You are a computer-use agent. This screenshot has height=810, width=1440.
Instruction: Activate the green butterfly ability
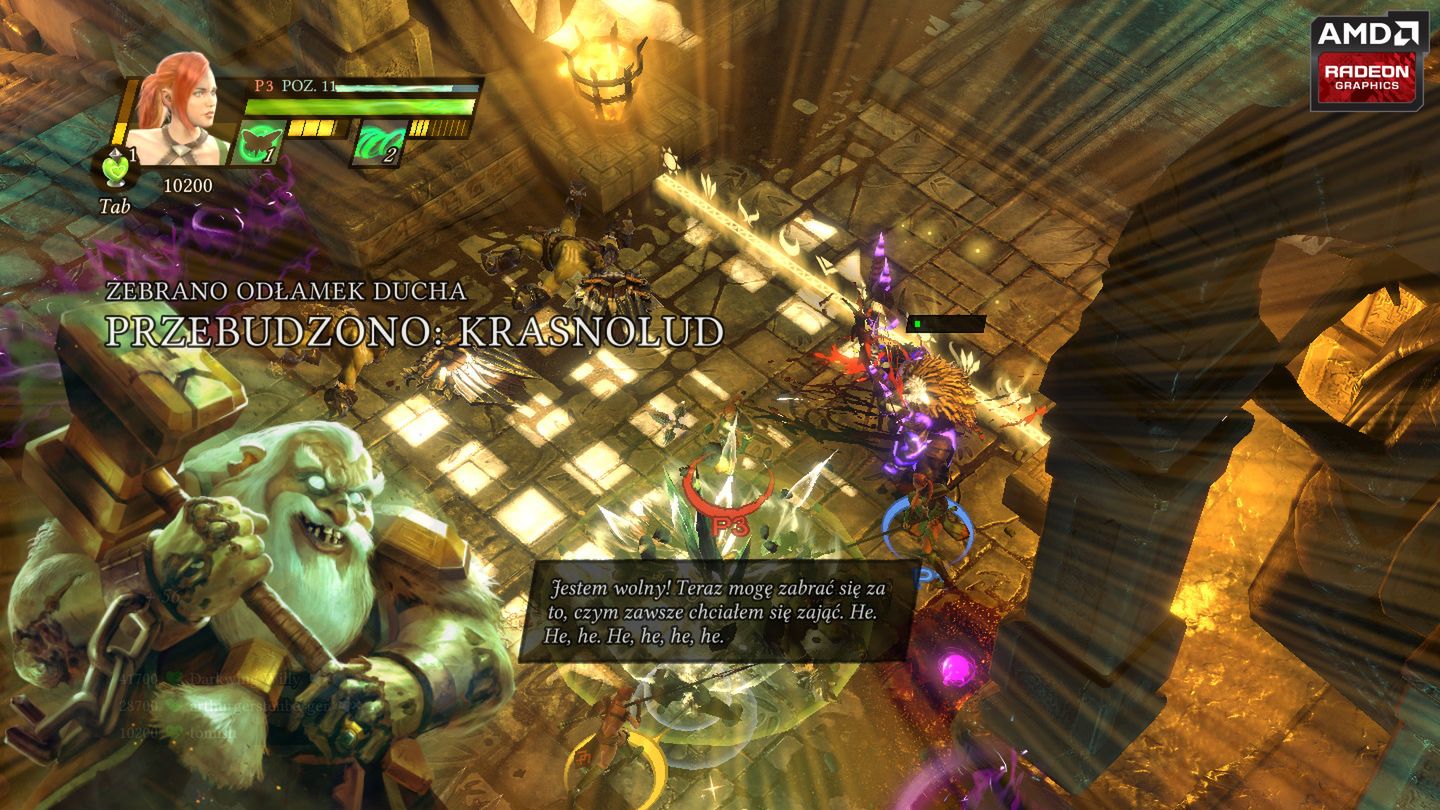[256, 142]
